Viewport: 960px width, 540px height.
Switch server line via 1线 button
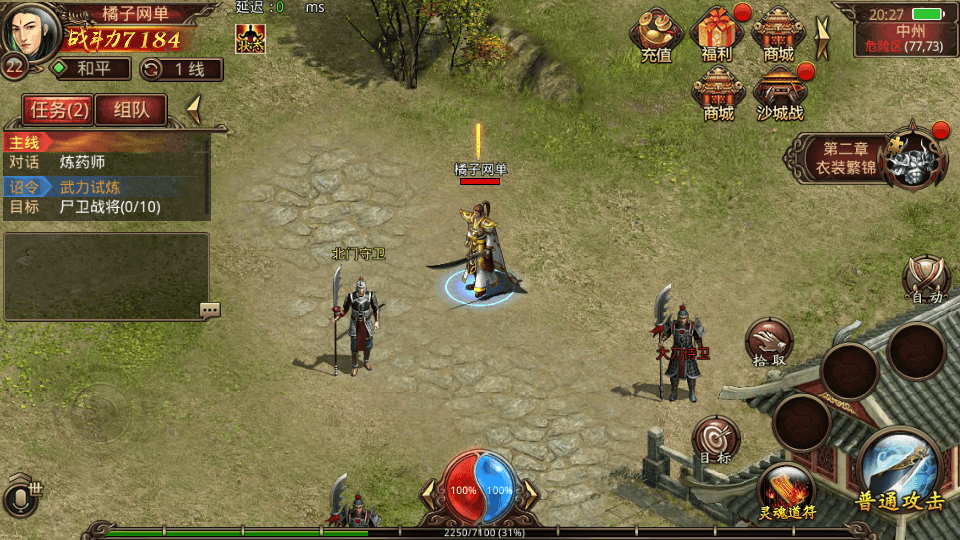181,69
